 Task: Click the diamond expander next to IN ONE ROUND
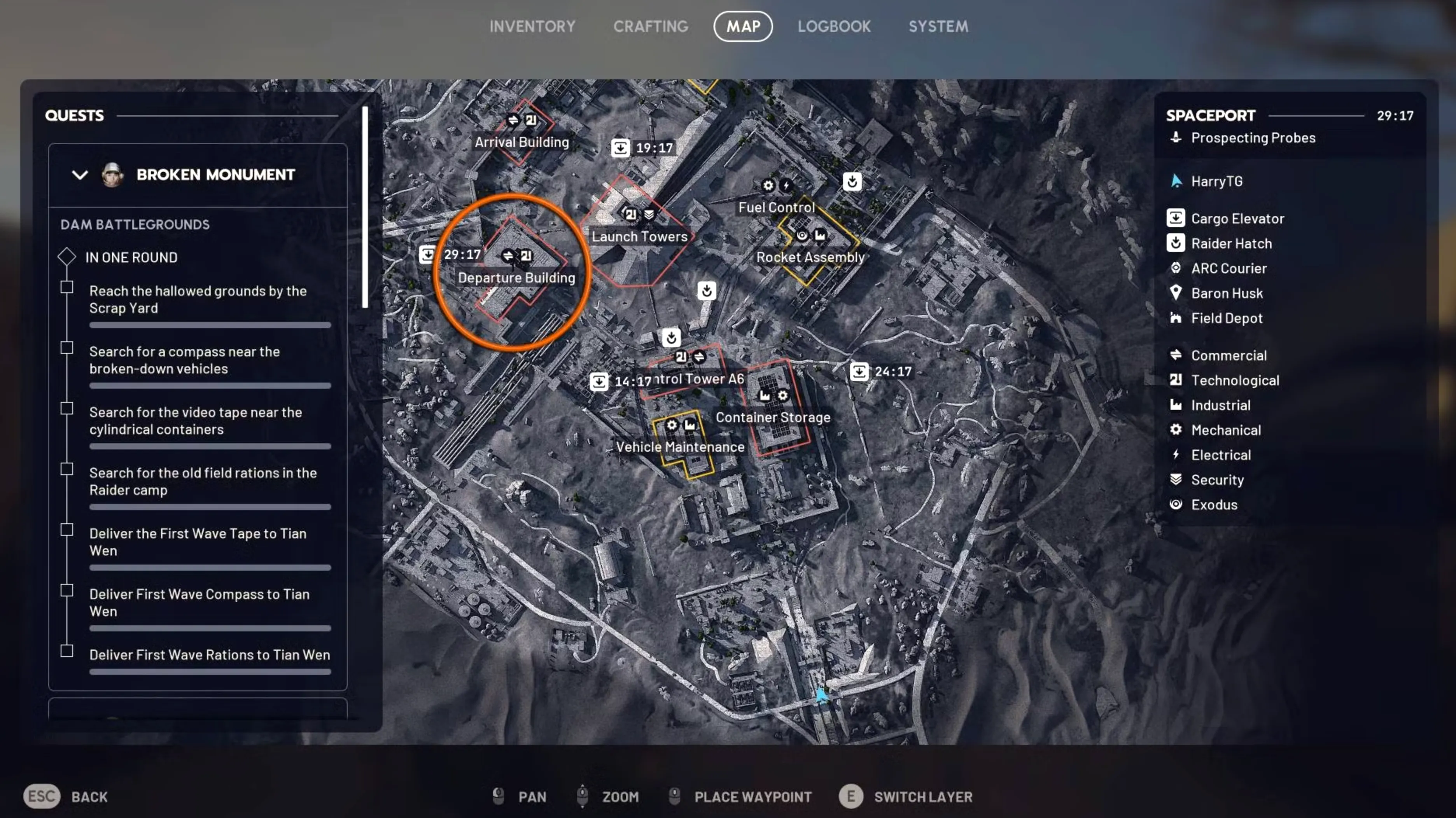(66, 257)
